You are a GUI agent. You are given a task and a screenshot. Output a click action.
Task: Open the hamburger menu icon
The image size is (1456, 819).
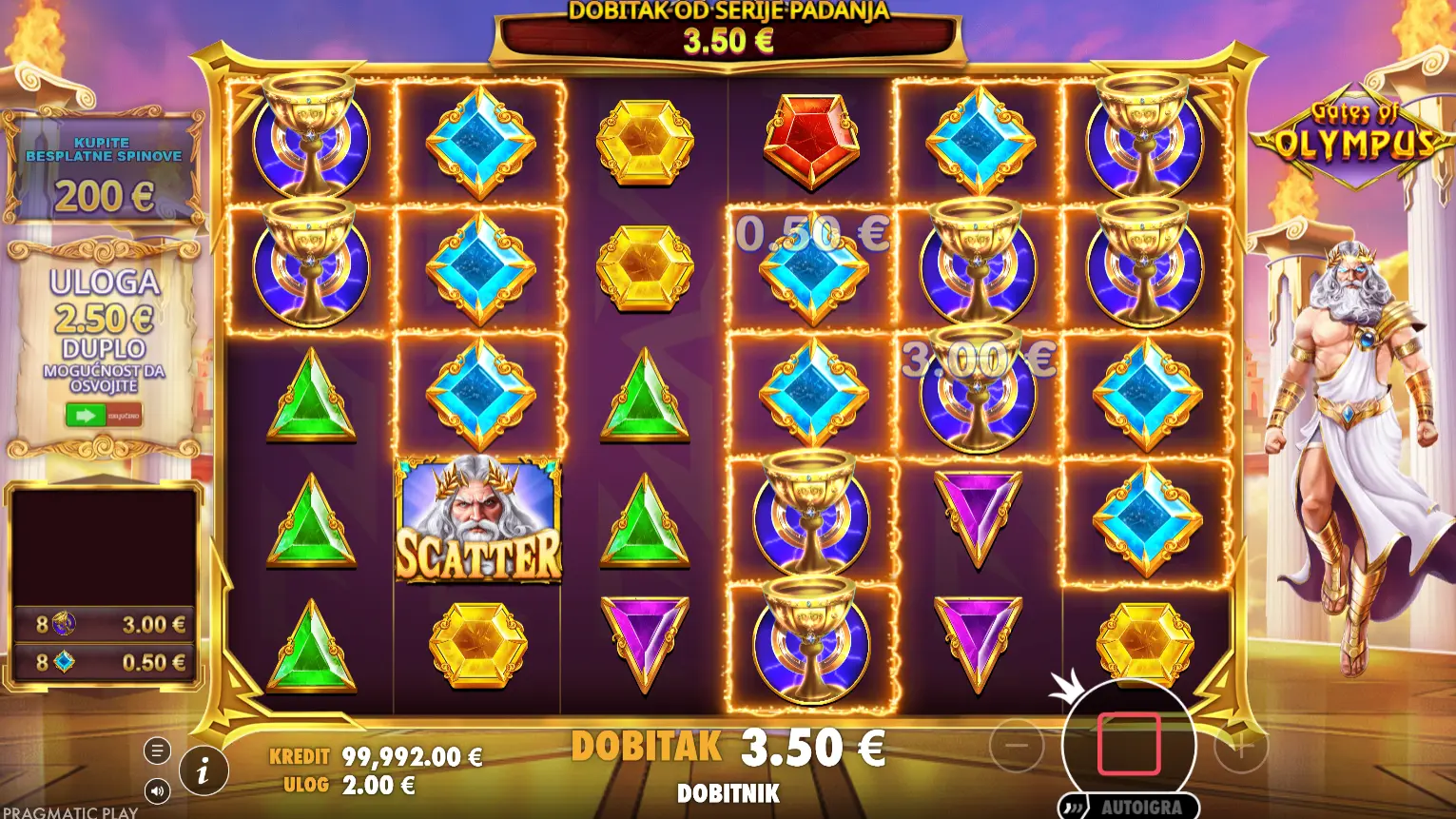point(157,751)
